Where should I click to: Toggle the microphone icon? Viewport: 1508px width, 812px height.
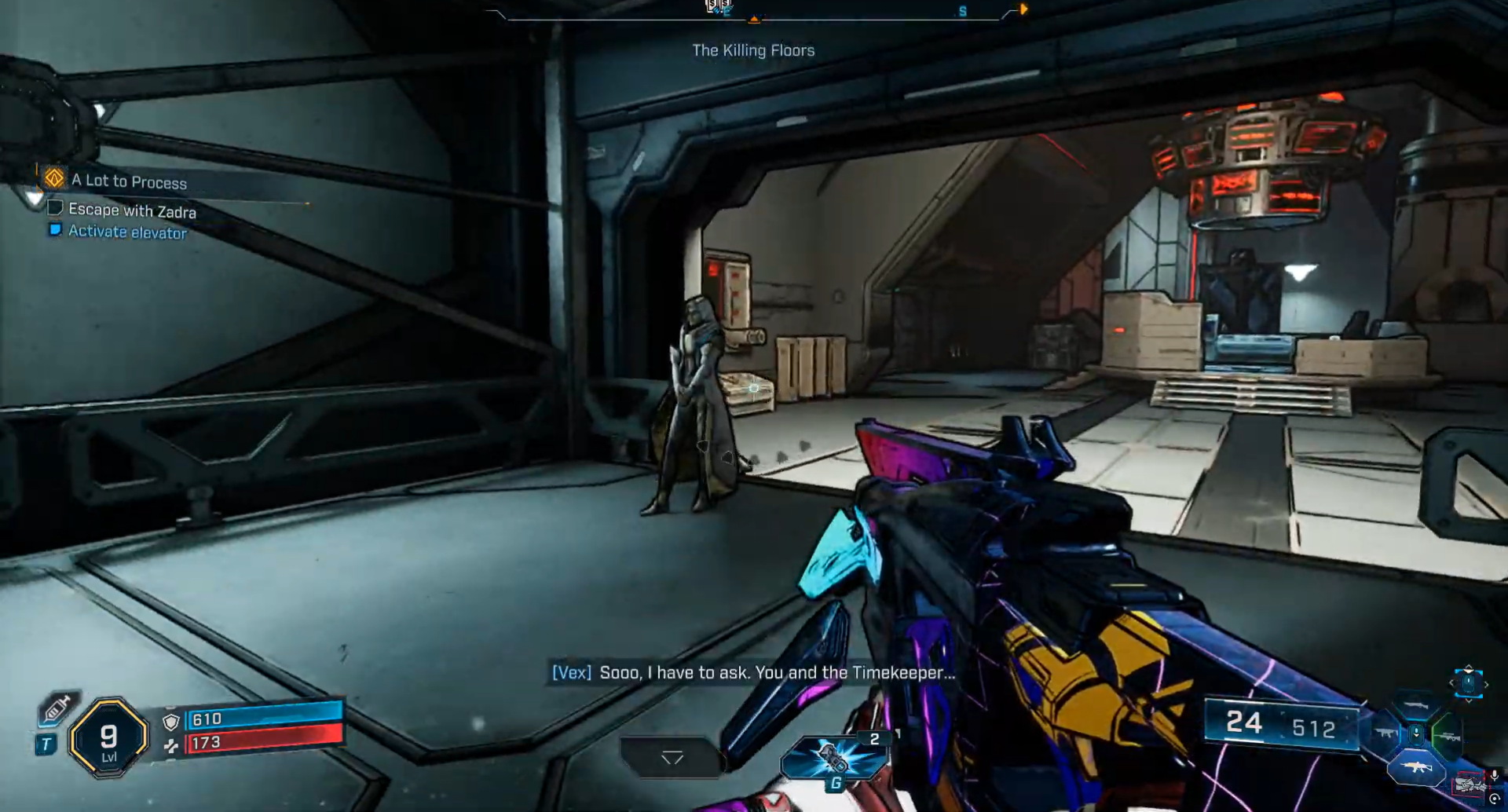point(1495,776)
